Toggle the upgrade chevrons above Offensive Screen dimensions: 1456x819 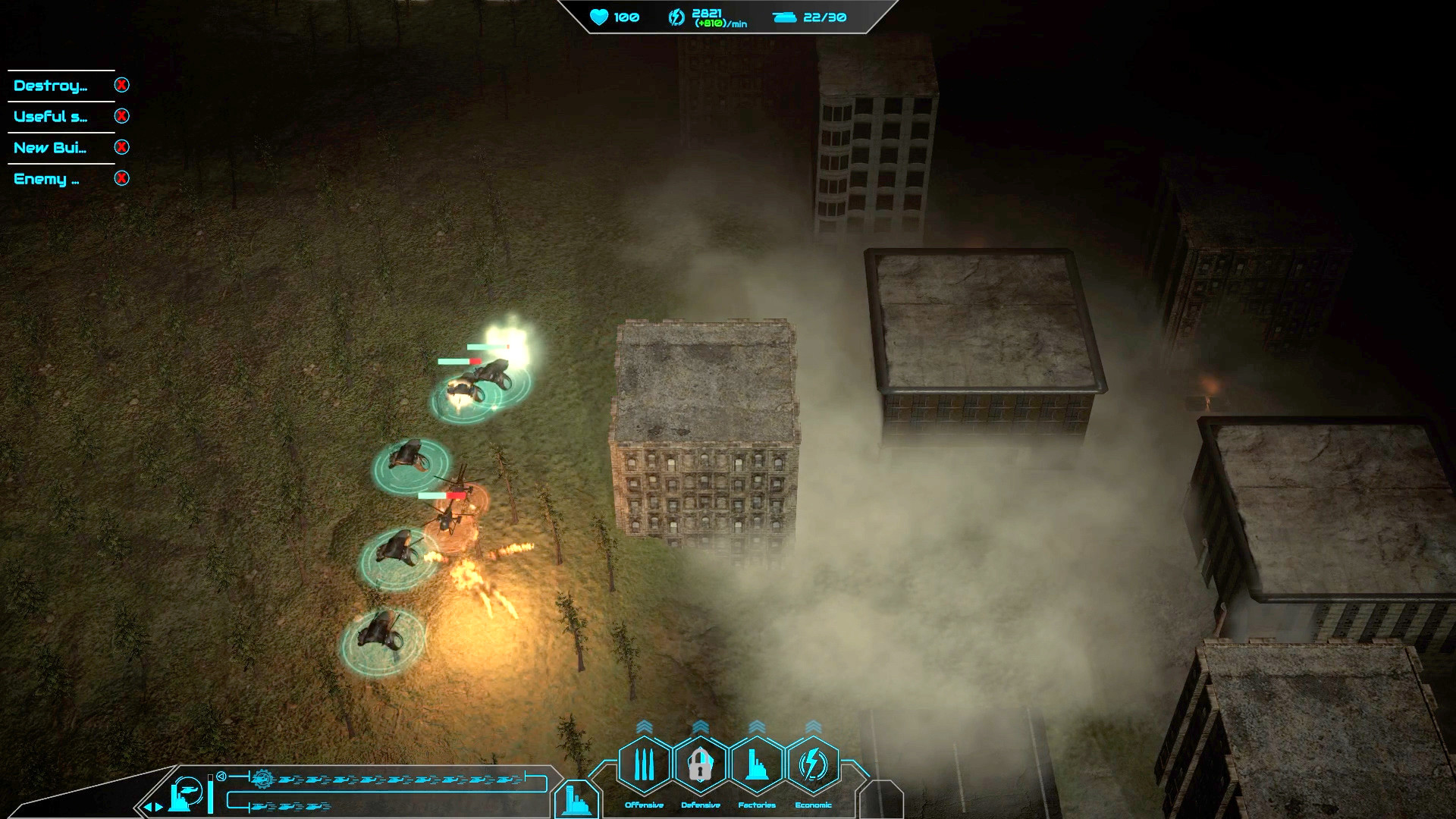644,726
